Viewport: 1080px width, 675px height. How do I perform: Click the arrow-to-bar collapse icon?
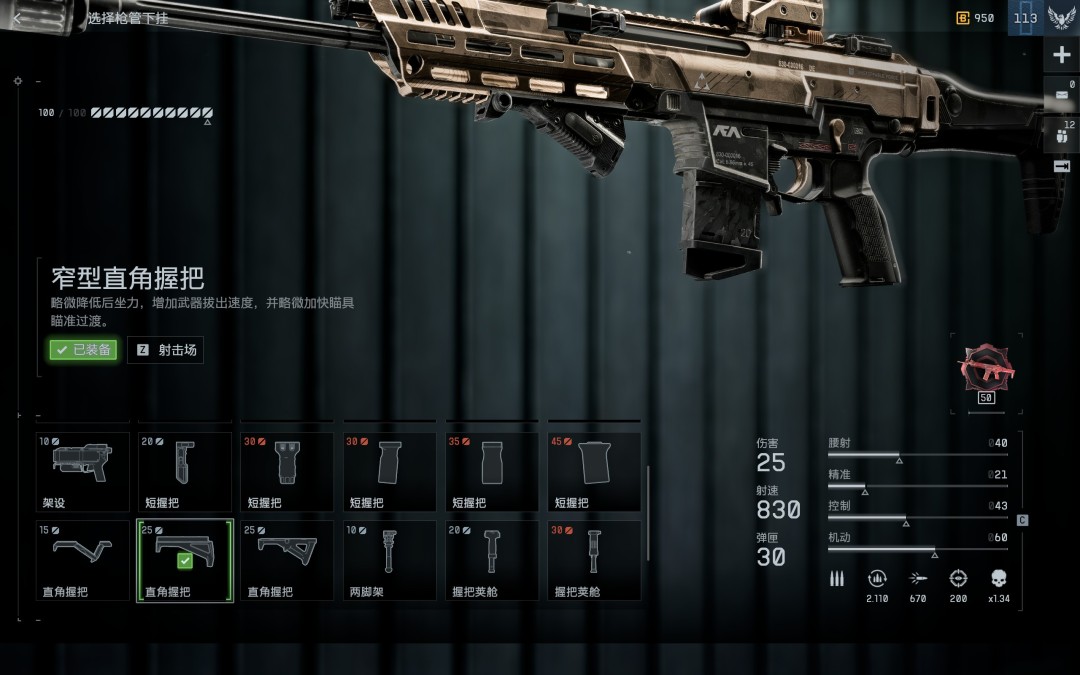coord(1061,166)
